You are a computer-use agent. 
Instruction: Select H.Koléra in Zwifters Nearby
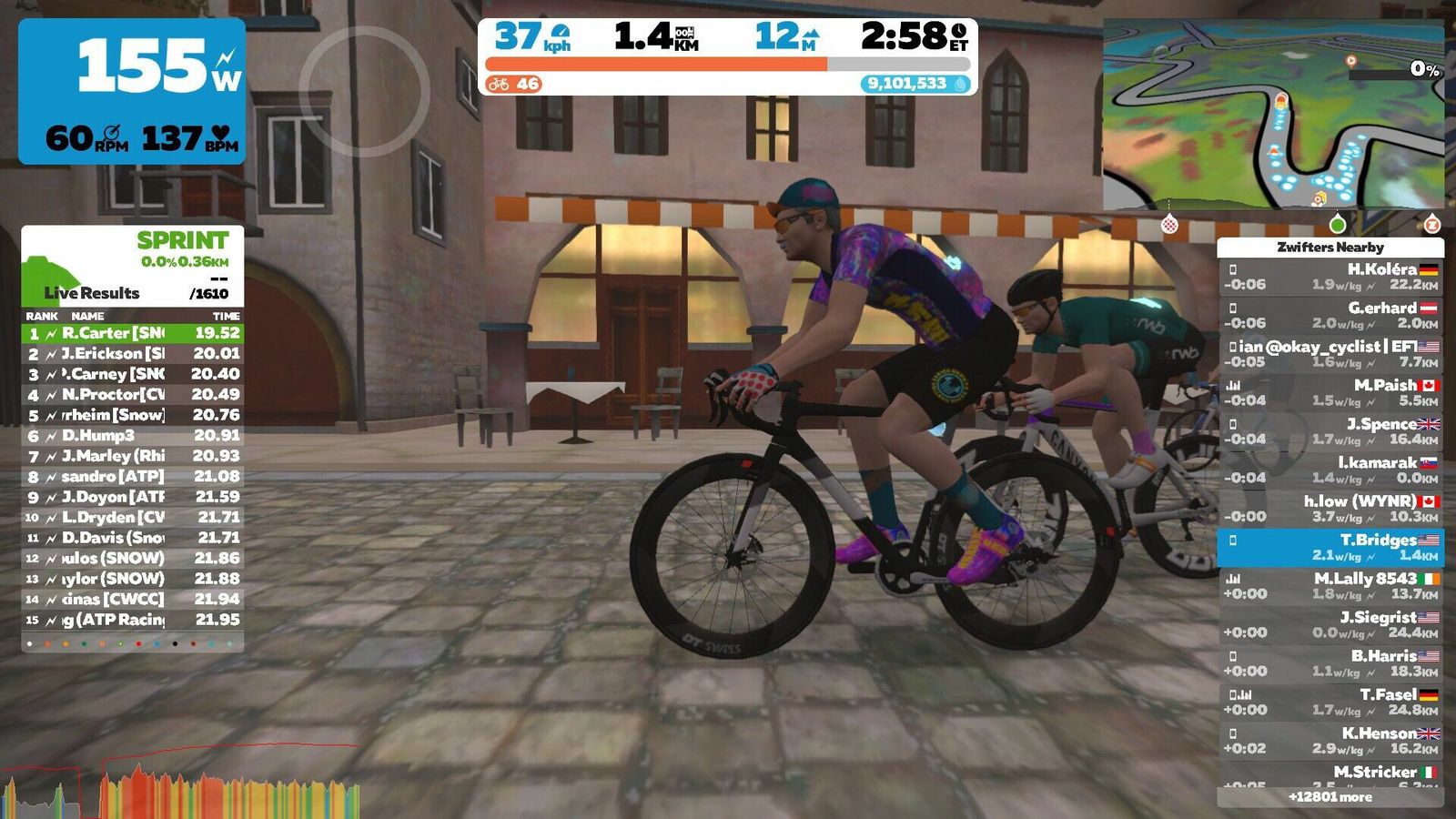(x=1330, y=277)
